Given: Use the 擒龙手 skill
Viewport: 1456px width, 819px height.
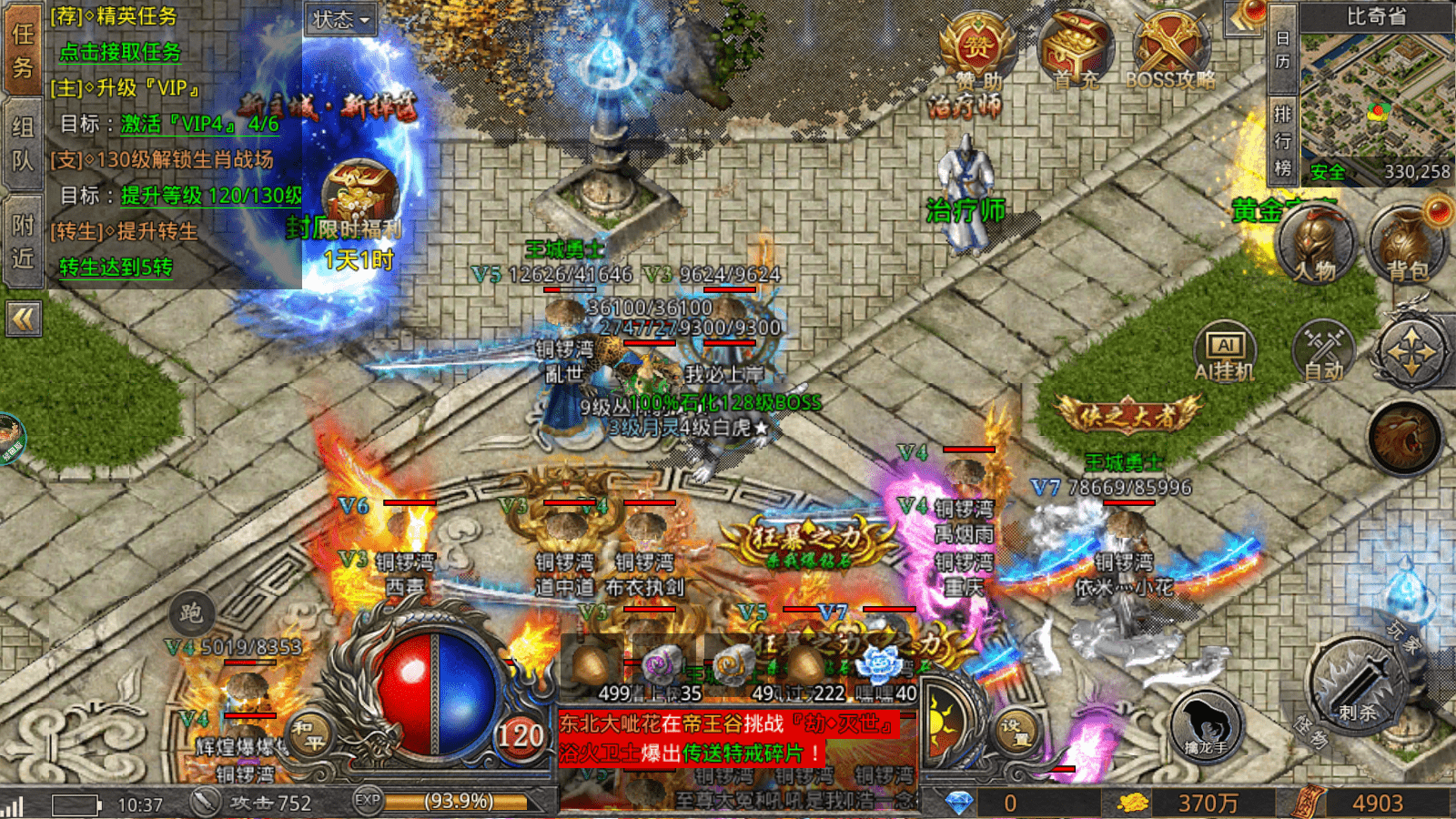Looking at the screenshot, I should [1206, 724].
